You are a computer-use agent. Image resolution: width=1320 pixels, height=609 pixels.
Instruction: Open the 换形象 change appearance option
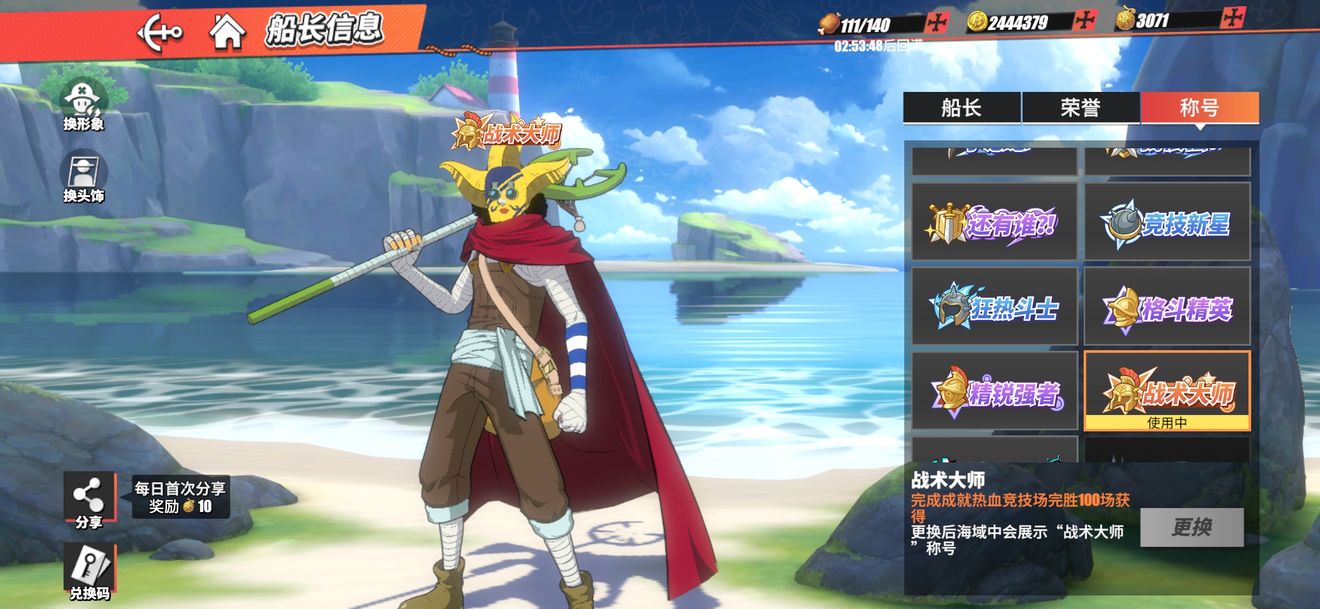pos(84,105)
